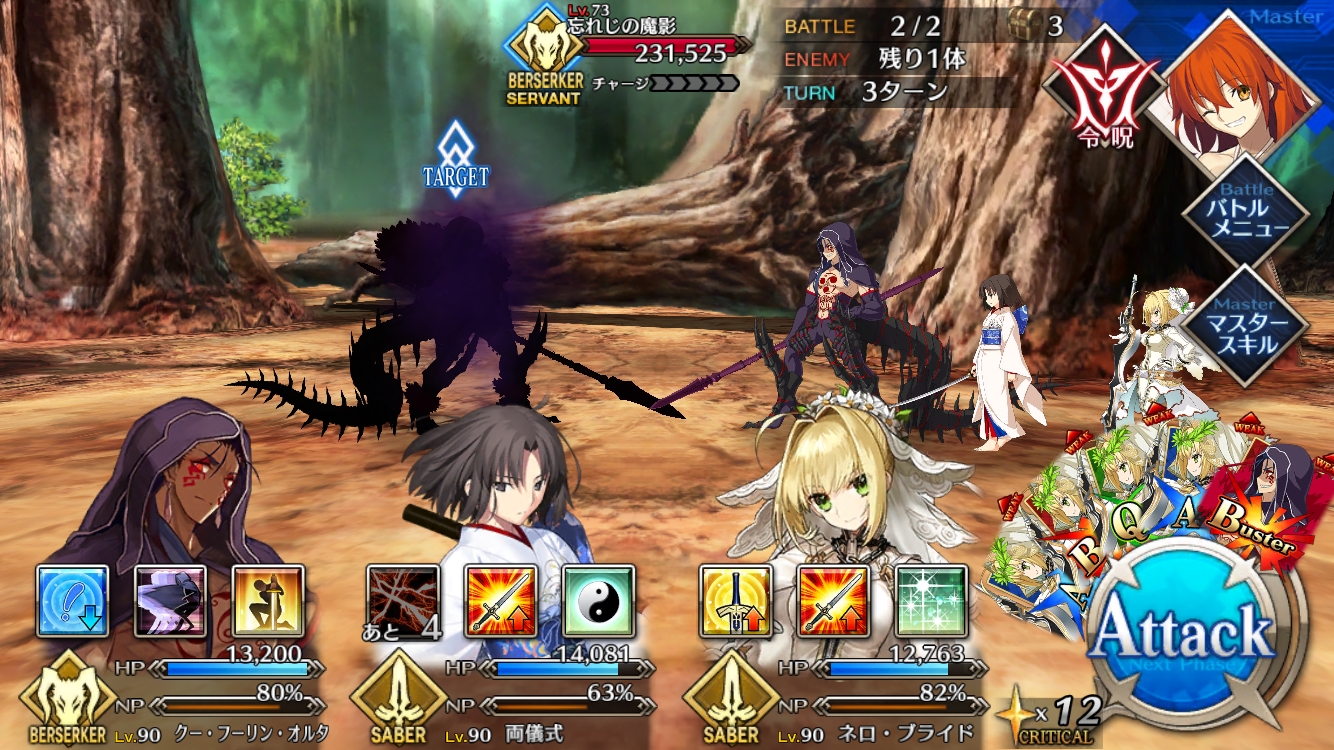Activate Nero Bride's golden sword skill
Image resolution: width=1334 pixels, height=750 pixels.
(735, 601)
